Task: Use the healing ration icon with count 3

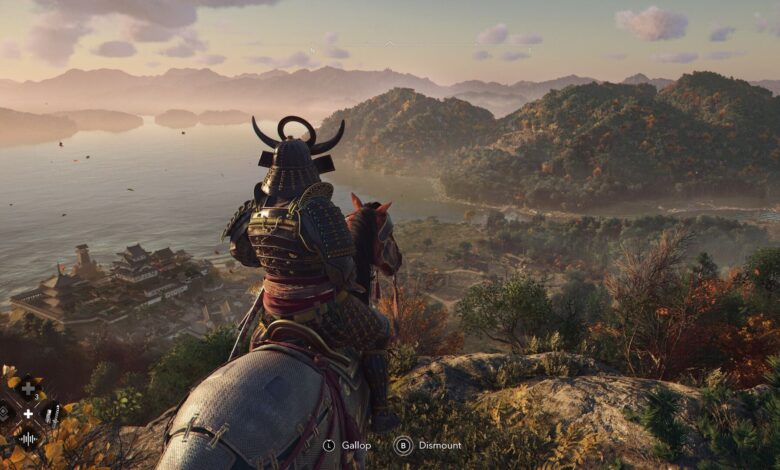Action: click(28, 389)
